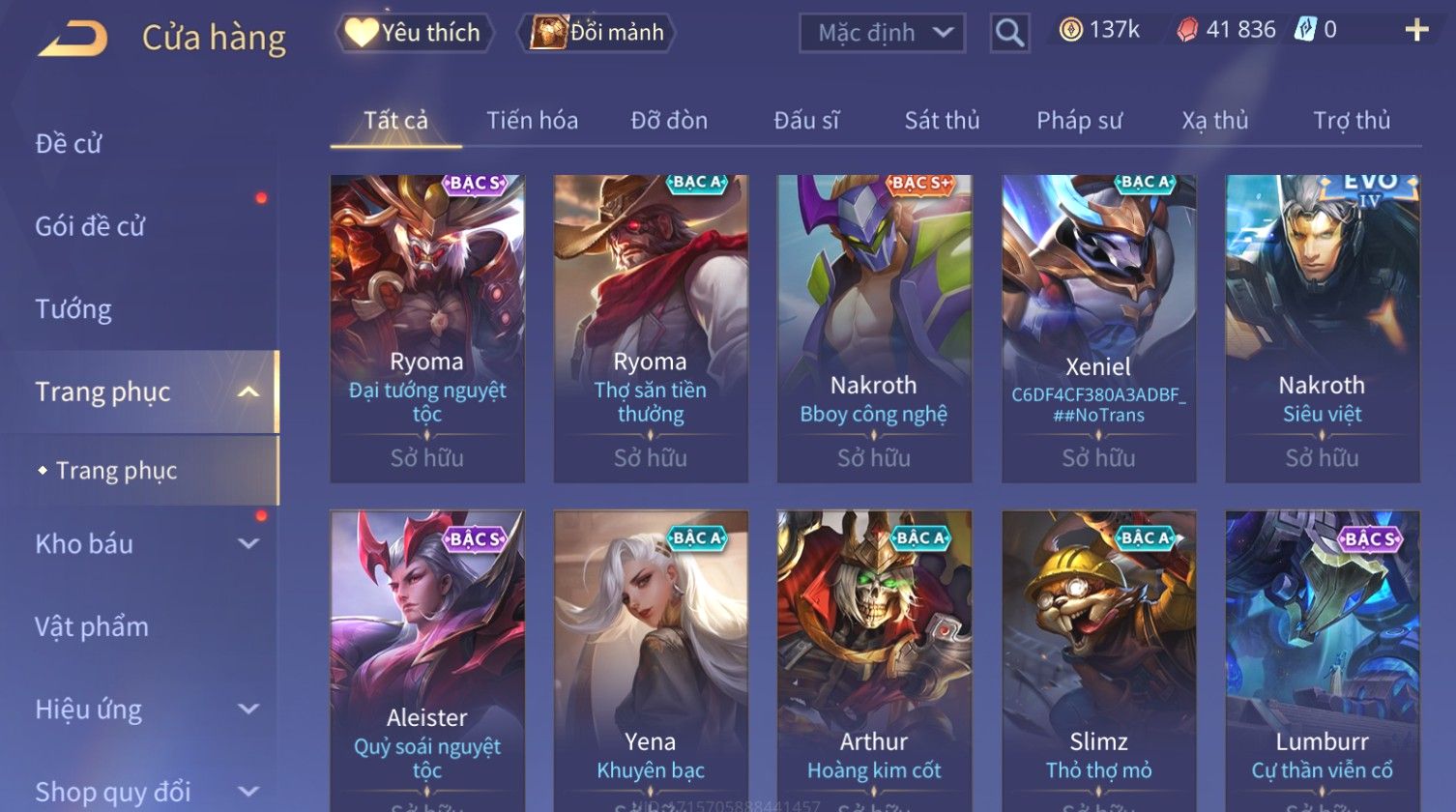
Task: Open the Đề cử menu entry
Action: [69, 144]
